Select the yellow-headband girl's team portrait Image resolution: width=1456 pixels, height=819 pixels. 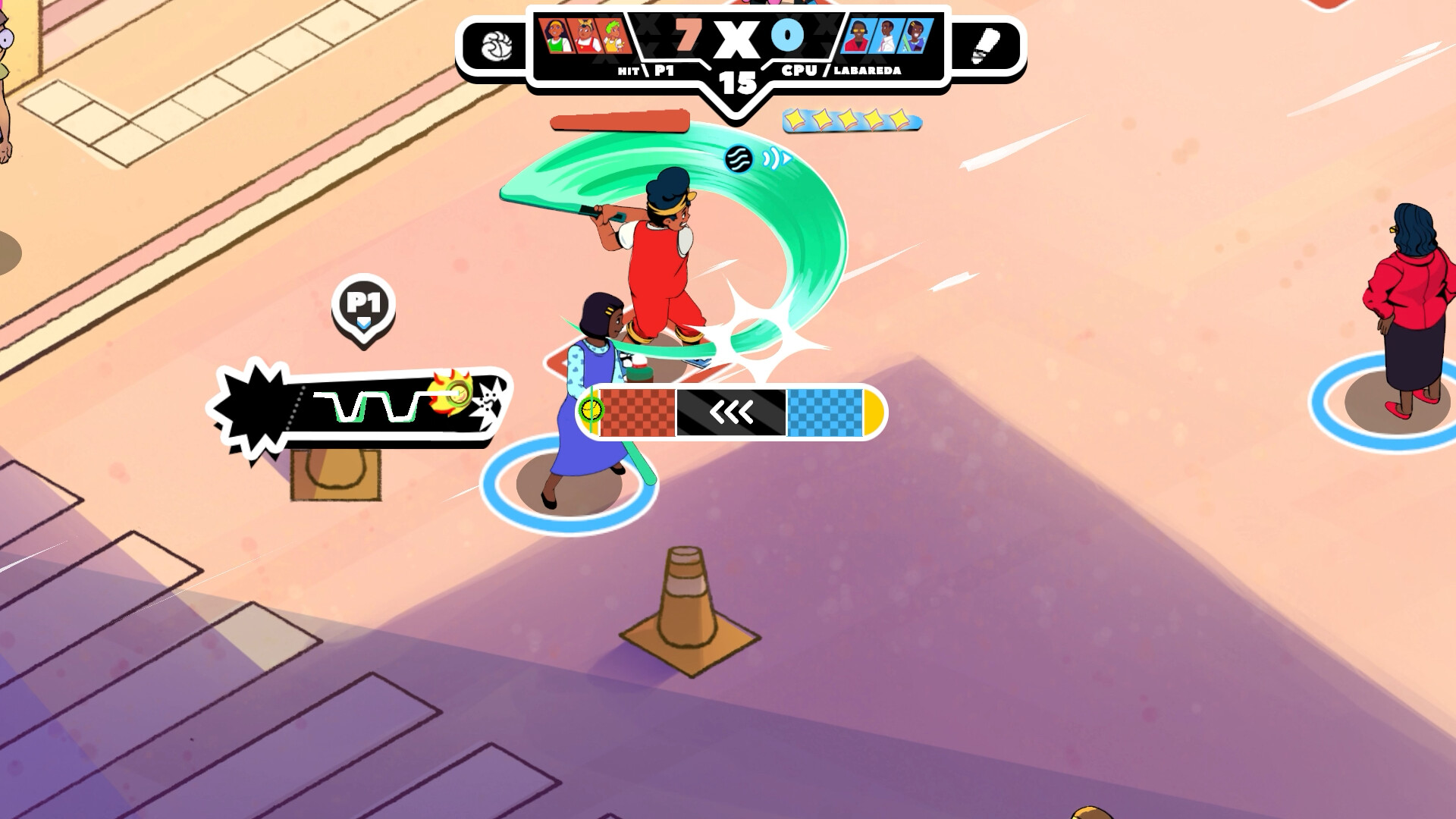[x=556, y=36]
